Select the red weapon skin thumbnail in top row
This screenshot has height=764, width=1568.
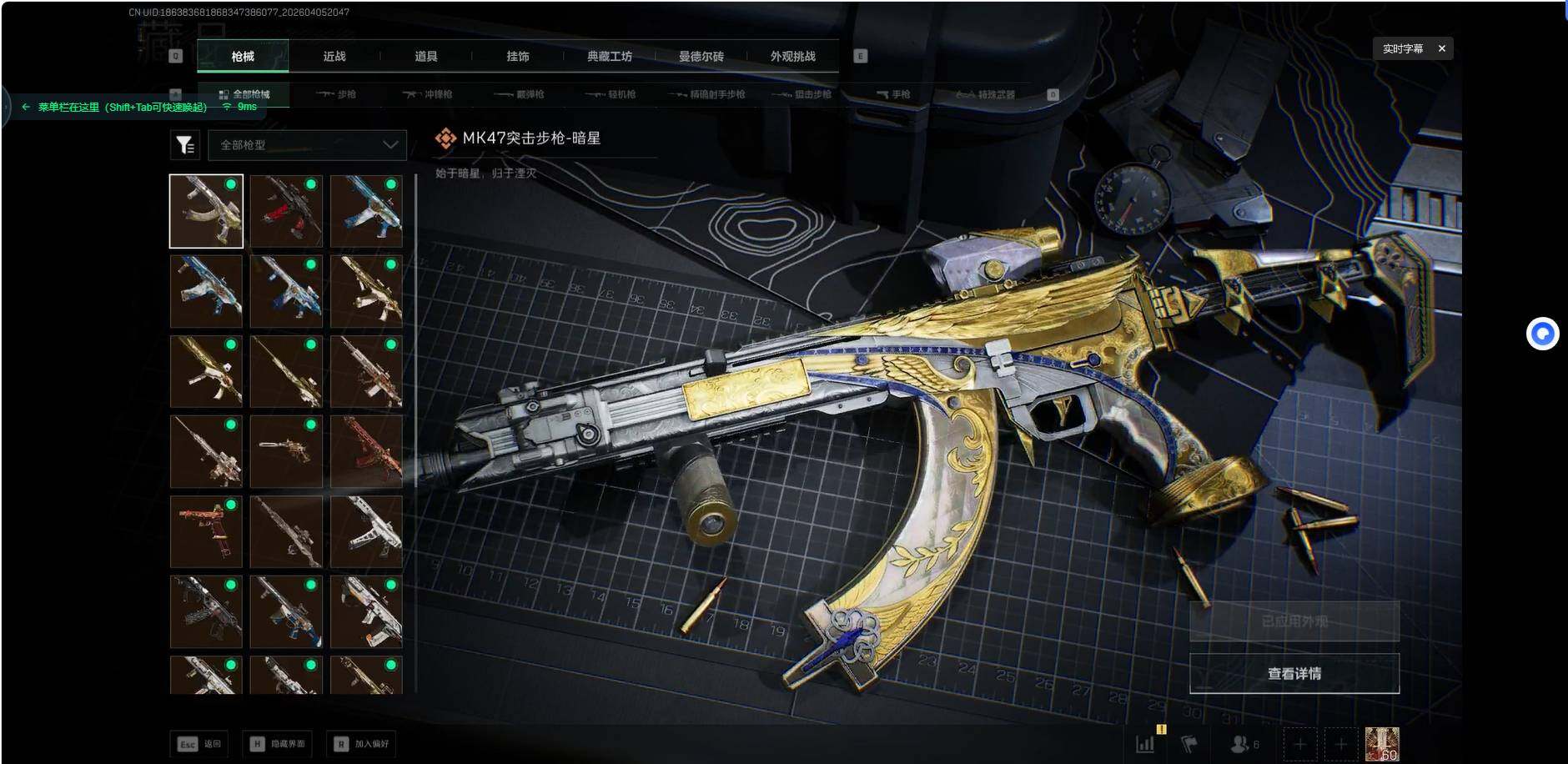tap(286, 211)
